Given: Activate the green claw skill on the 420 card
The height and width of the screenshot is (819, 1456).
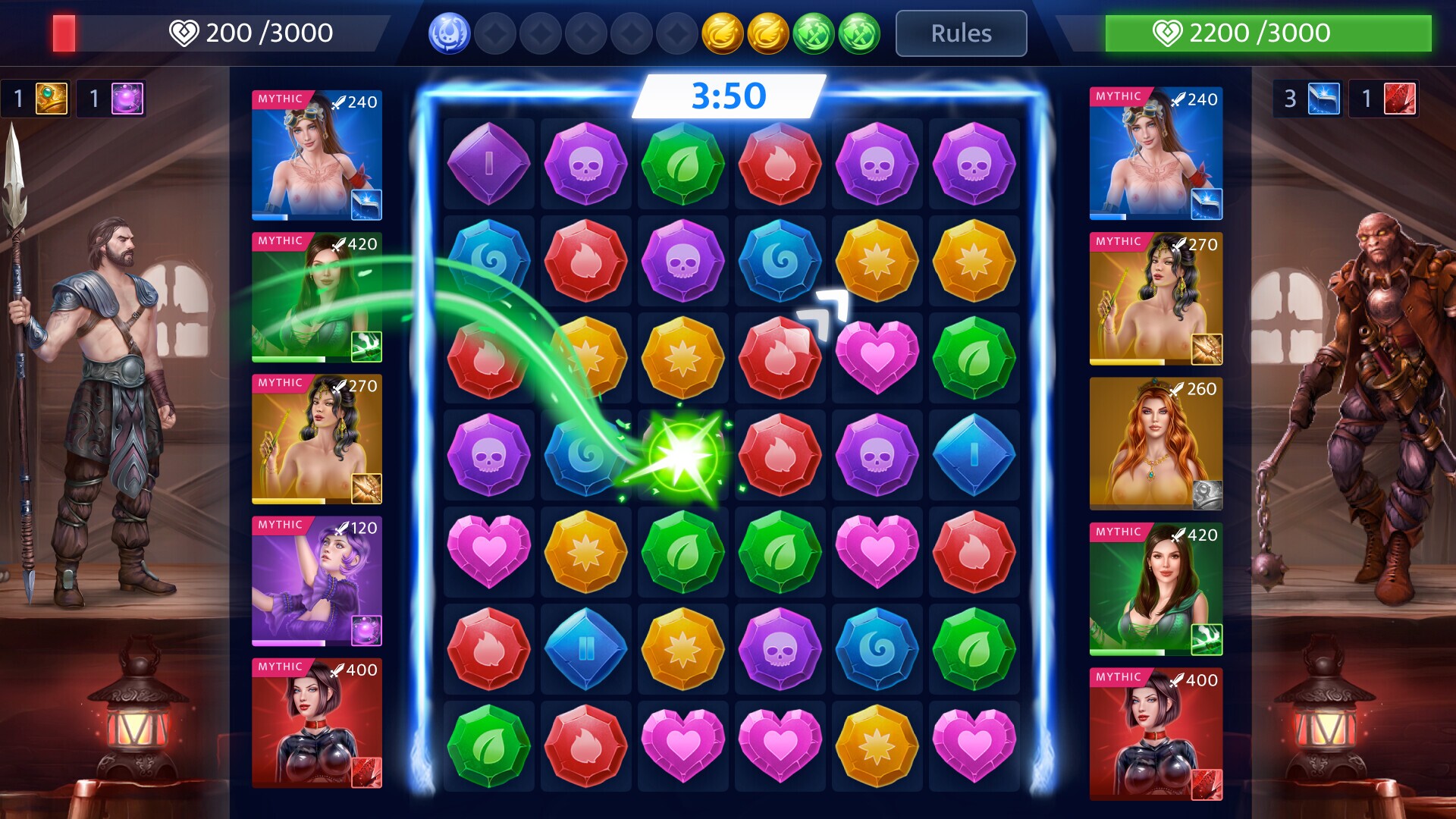Looking at the screenshot, I should pyautogui.click(x=366, y=346).
